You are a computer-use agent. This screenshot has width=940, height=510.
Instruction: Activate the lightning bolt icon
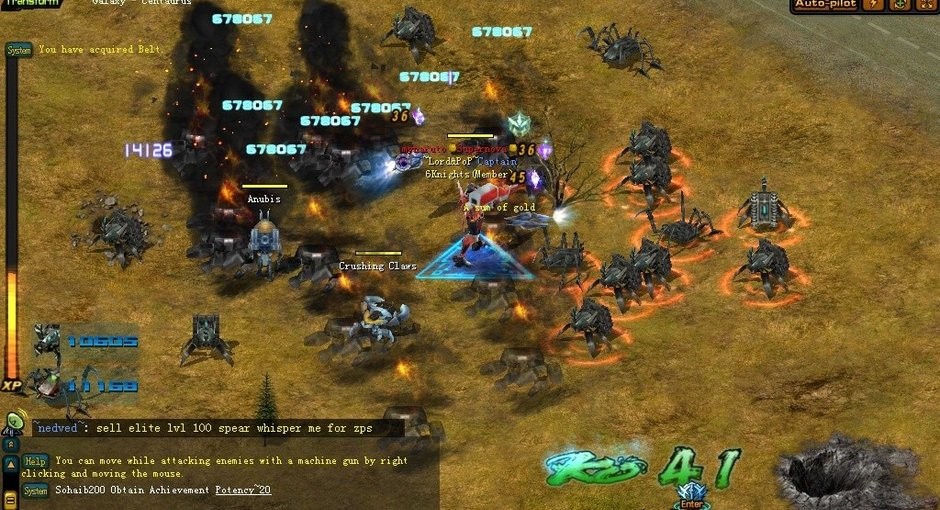coord(875,4)
